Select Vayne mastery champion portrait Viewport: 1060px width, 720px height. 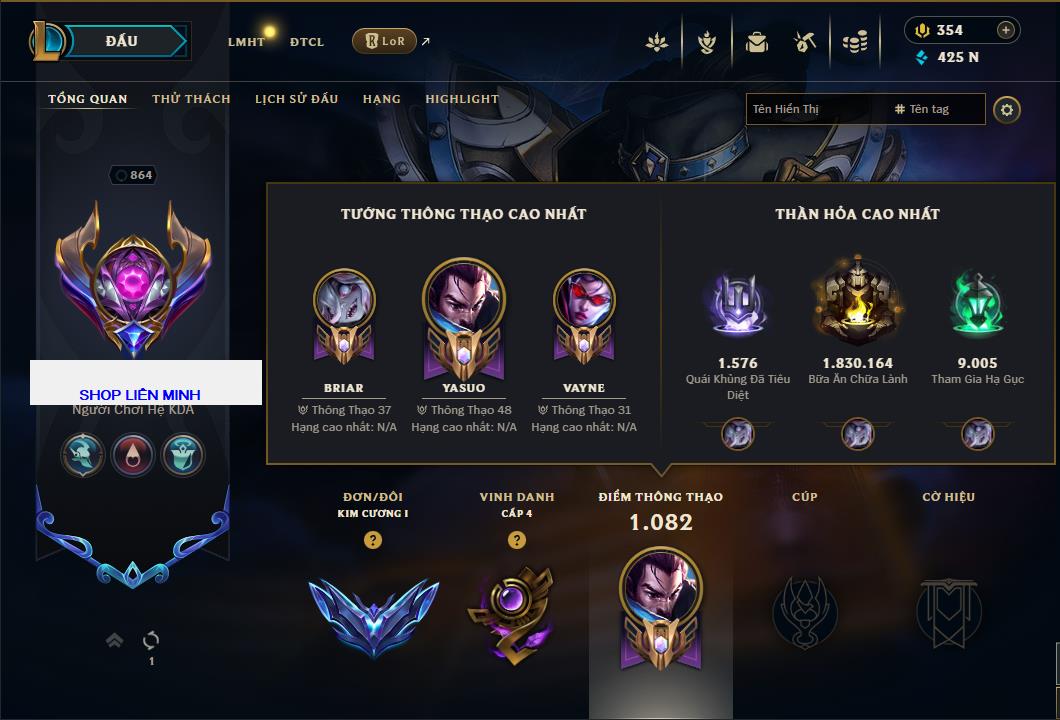tap(584, 303)
